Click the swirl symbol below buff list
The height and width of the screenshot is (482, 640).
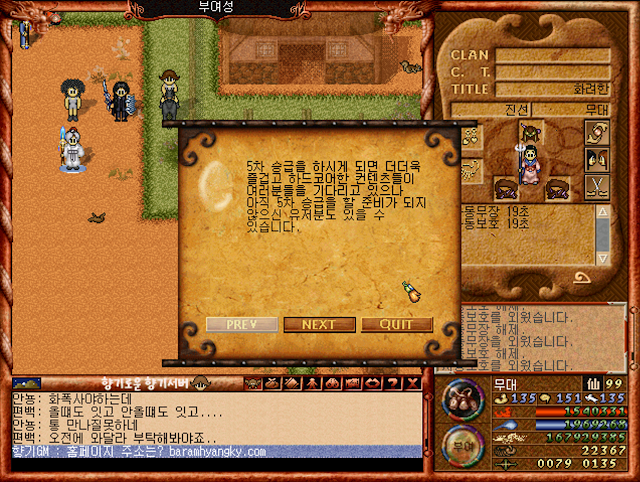pyautogui.click(x=581, y=276)
